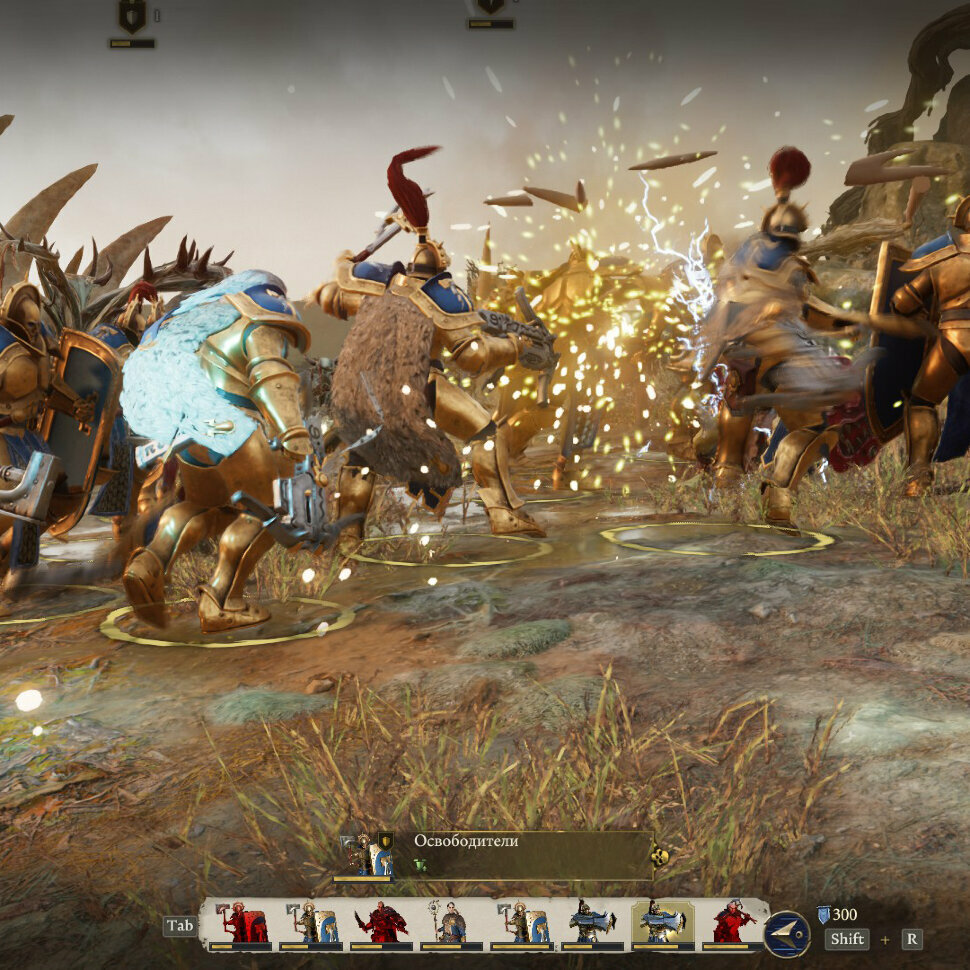Pick the red axe-and-shield unit card

241,924
